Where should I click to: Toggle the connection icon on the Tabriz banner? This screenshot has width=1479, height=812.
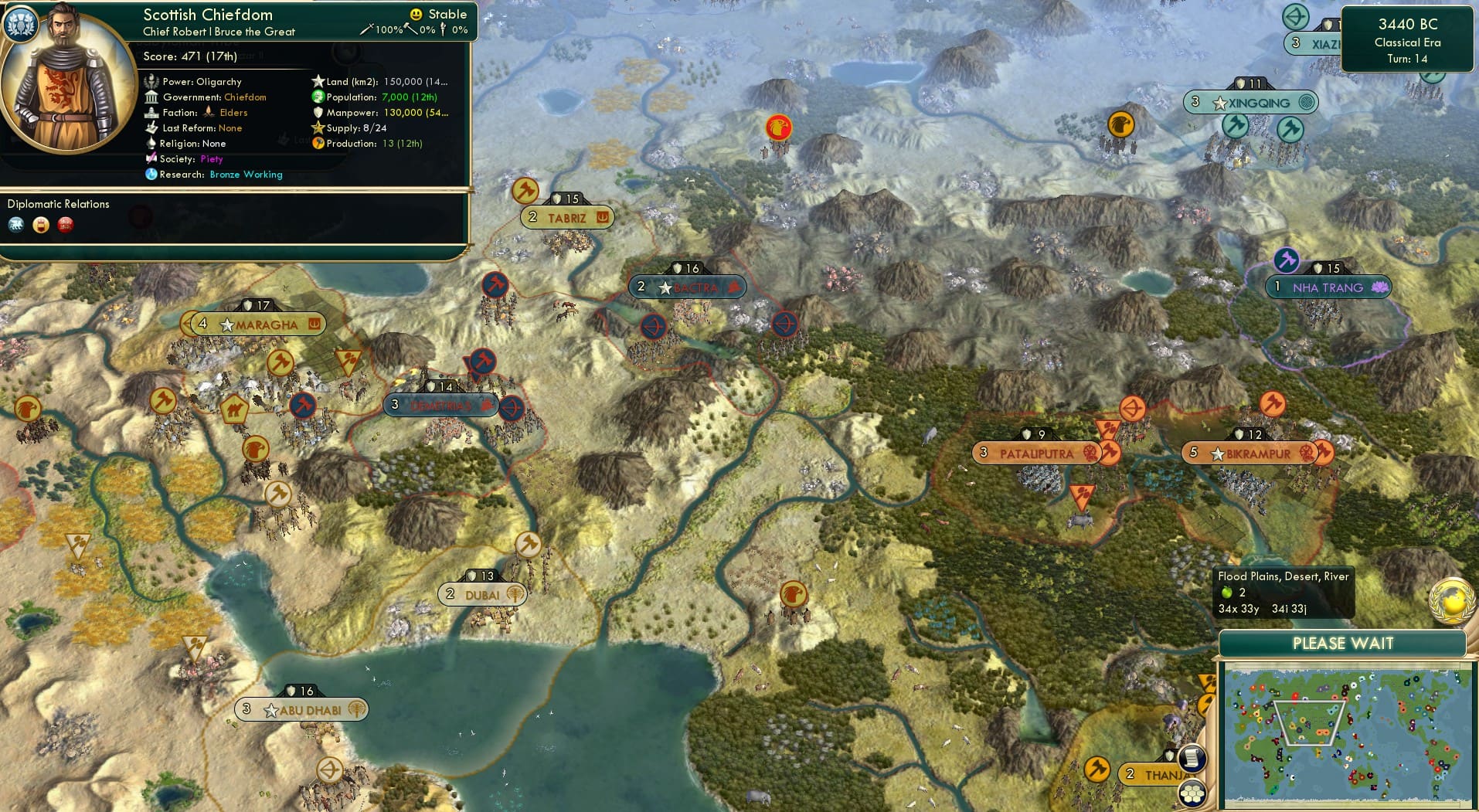coord(602,218)
